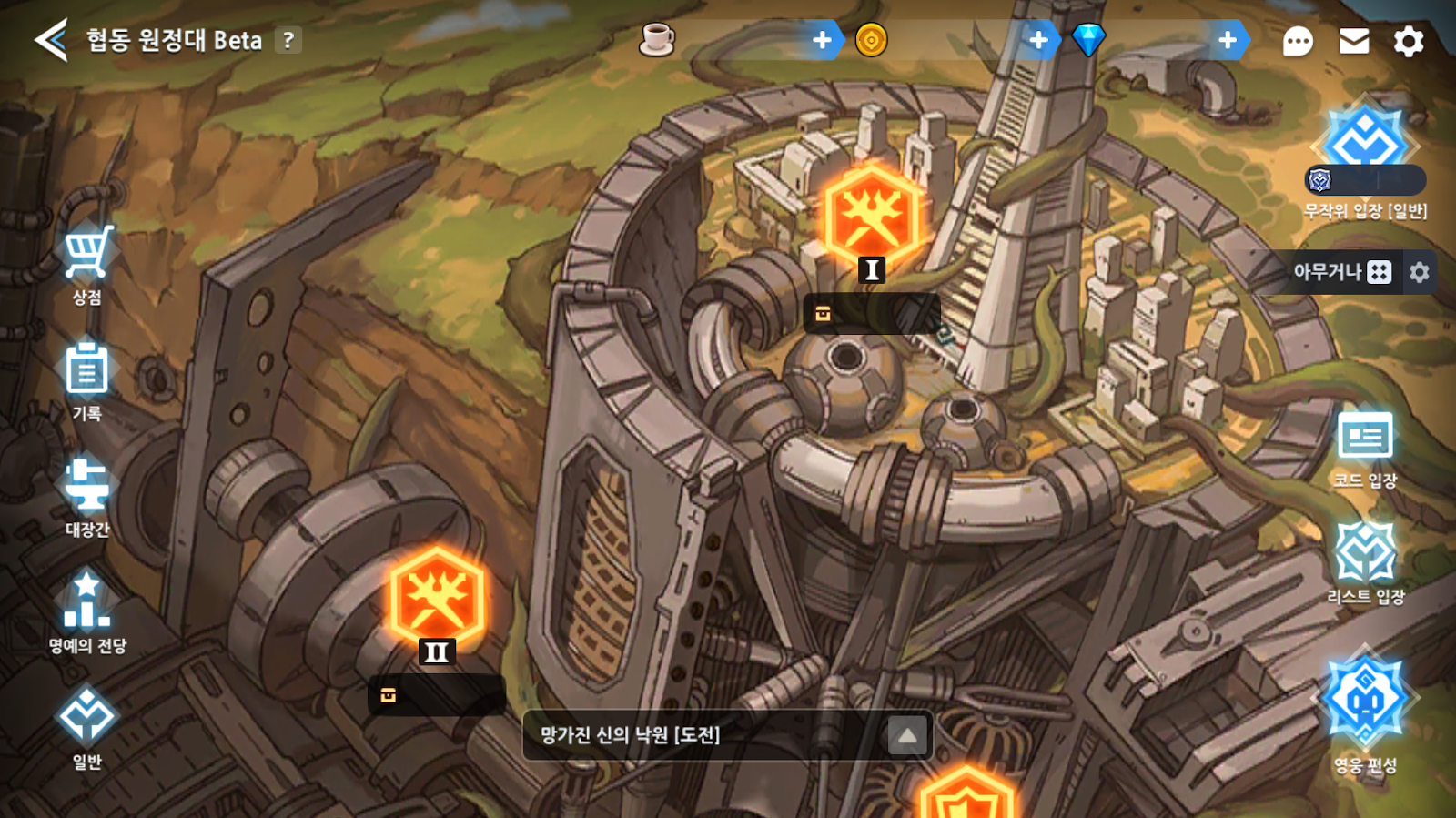Open the 아무거나 matching gear options
The width and height of the screenshot is (1456, 818).
tap(1420, 272)
